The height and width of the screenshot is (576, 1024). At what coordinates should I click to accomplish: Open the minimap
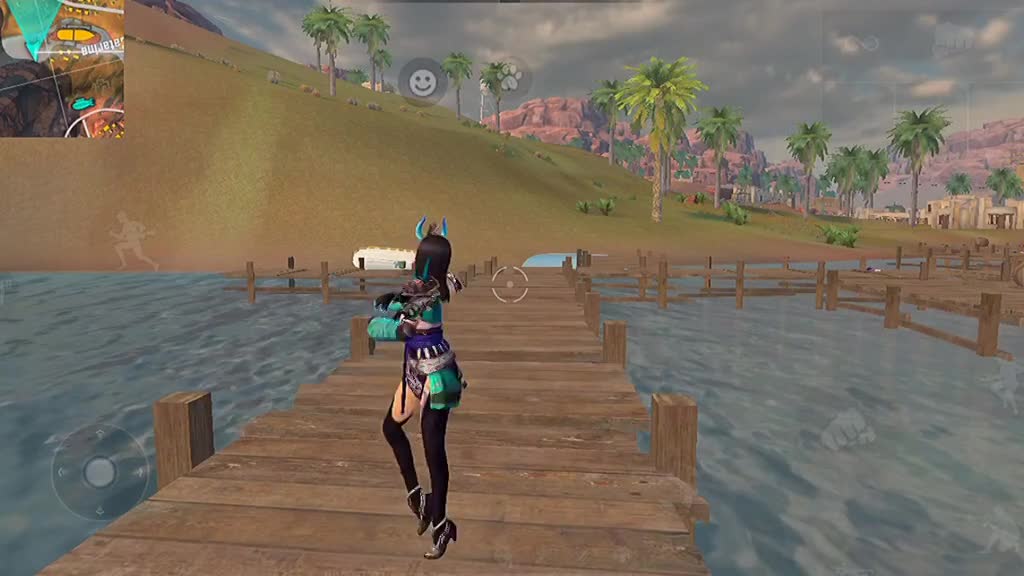coord(61,67)
